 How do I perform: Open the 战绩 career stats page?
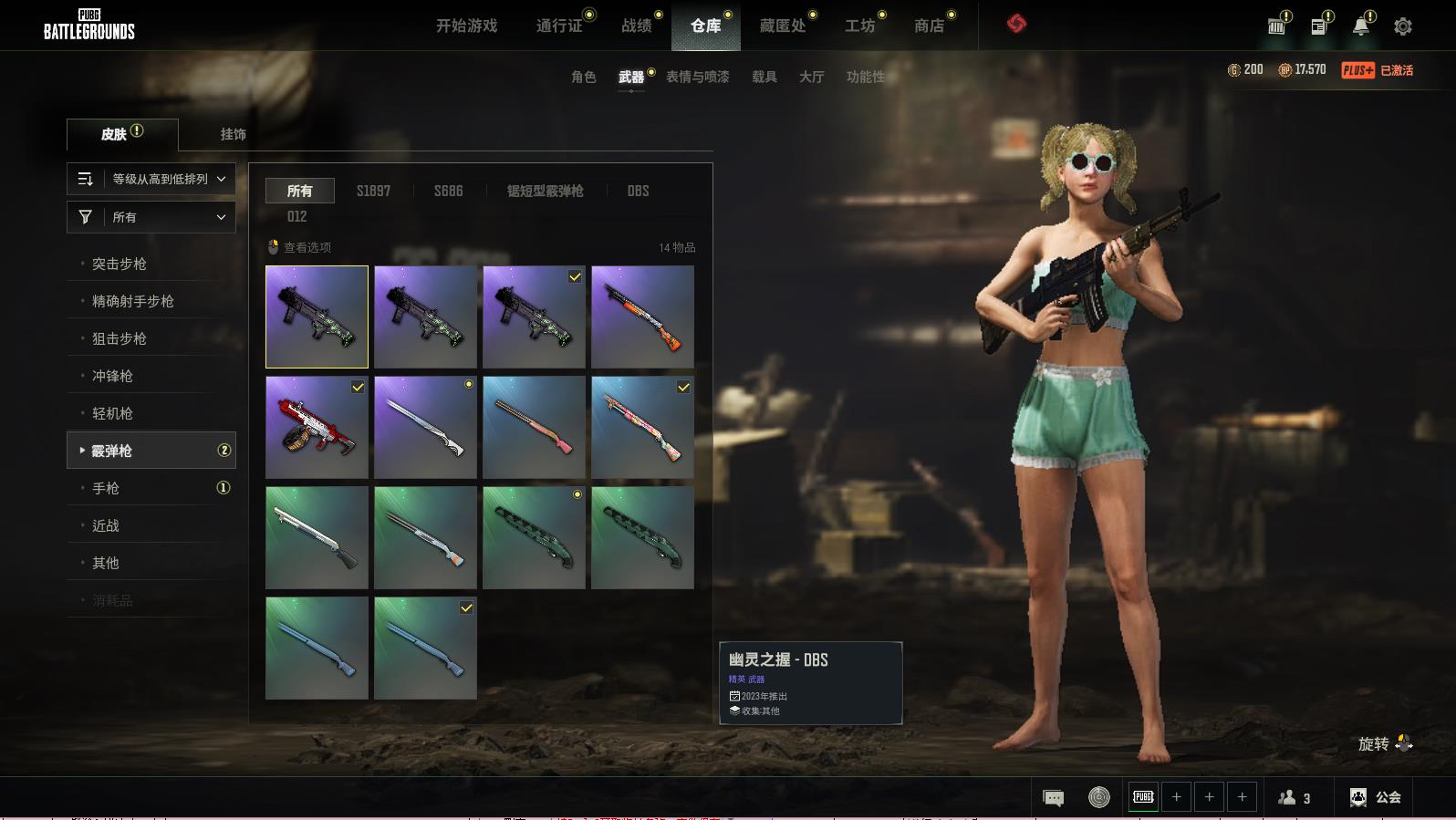(636, 26)
